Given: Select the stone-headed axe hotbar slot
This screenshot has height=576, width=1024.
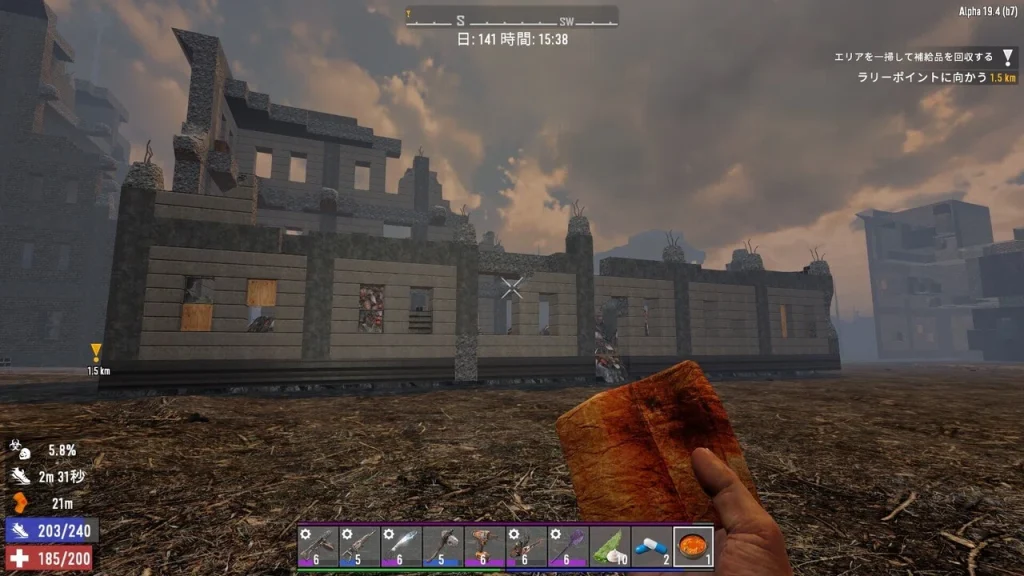Looking at the screenshot, I should (x=441, y=547).
